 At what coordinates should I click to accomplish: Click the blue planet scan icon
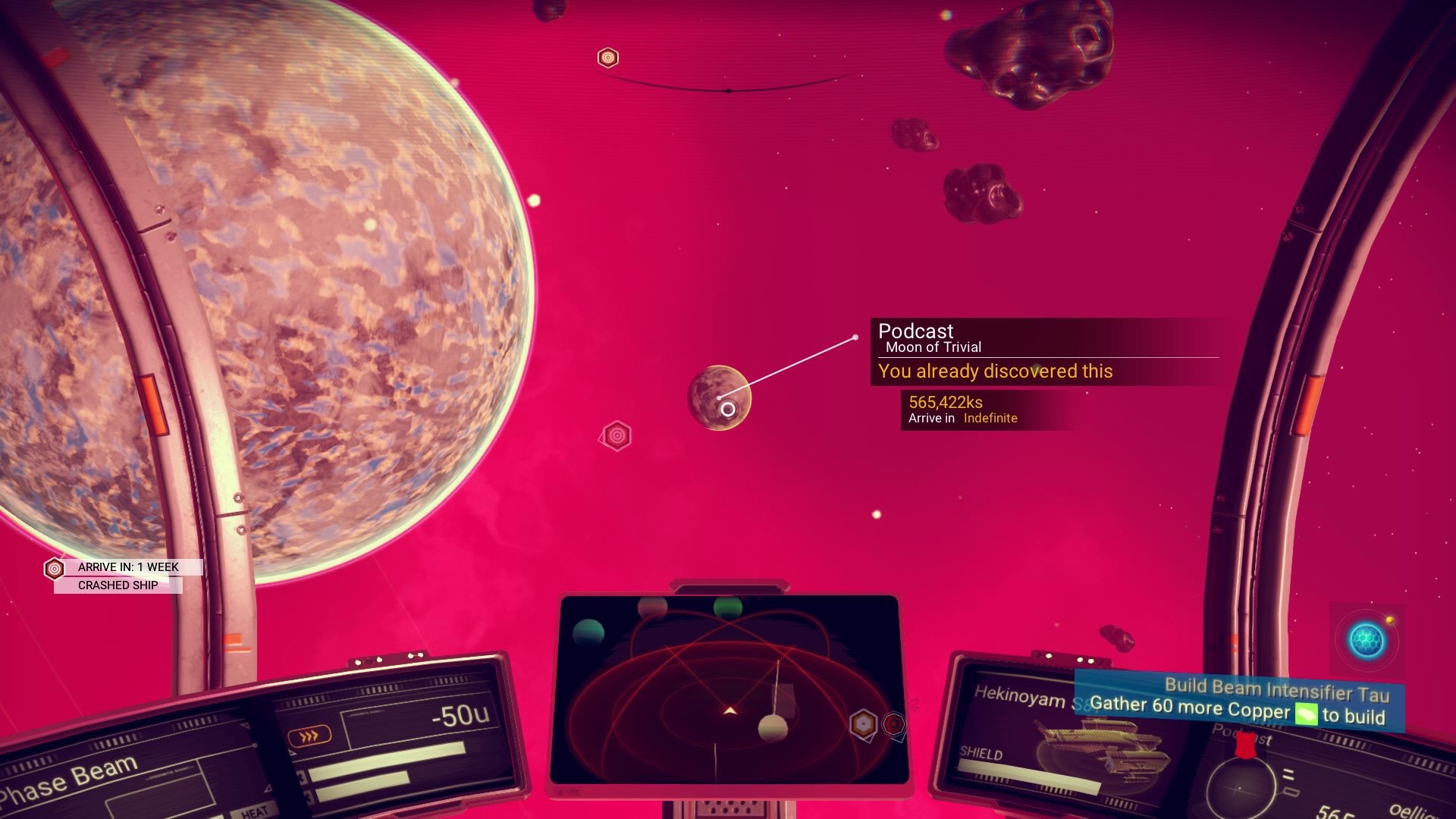1367,641
